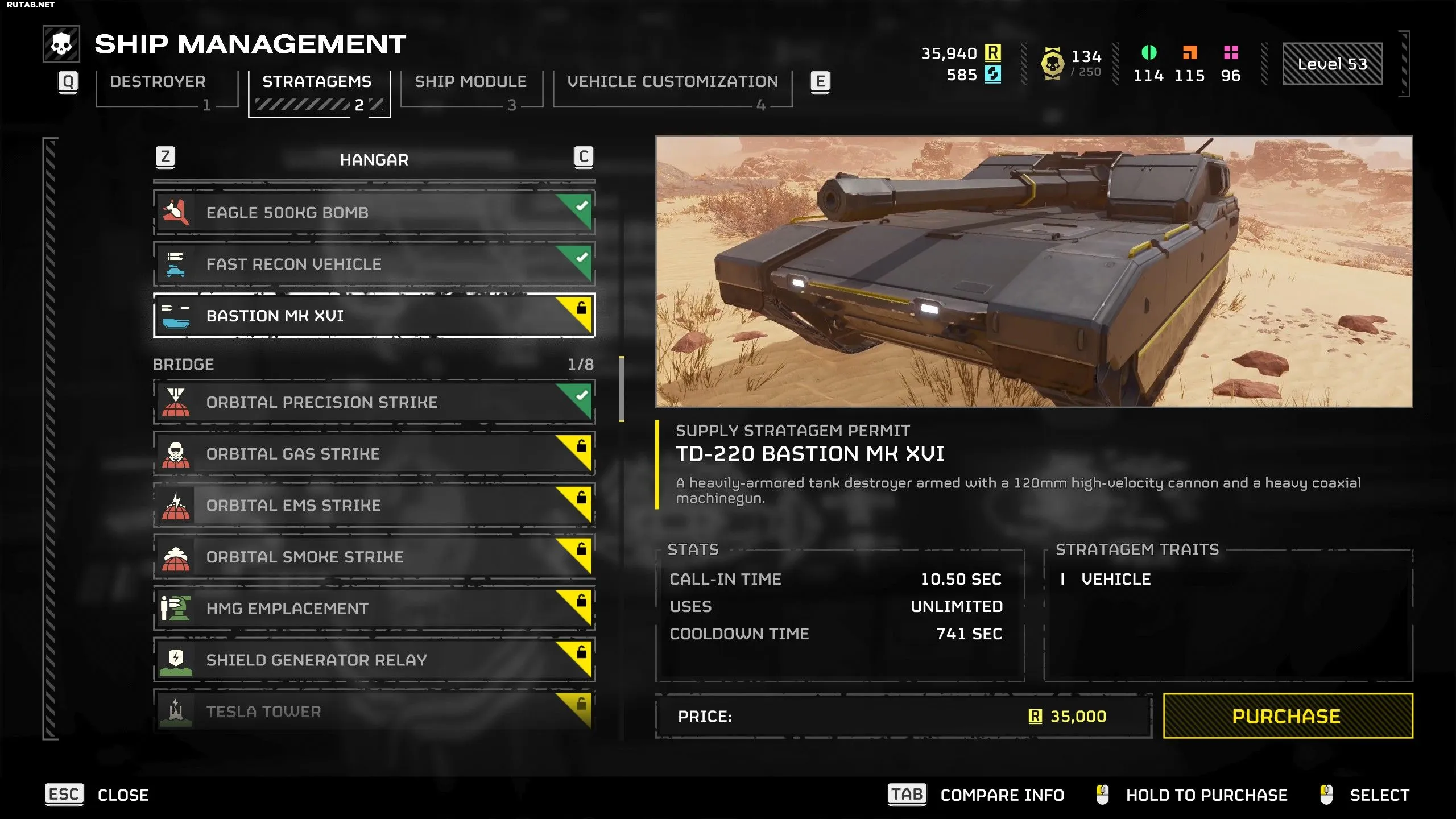Choose the Orbital EMS Strike entry
Viewport: 1456px width, 819px height.
[374, 506]
